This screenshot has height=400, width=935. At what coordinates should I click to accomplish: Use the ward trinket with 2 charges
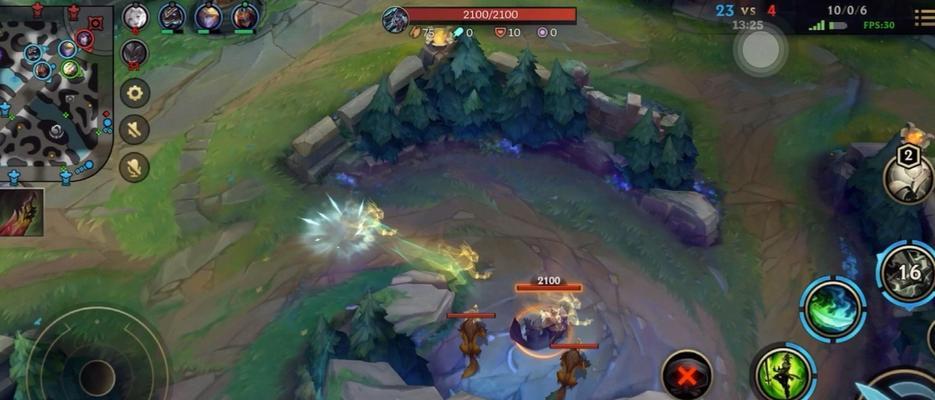coord(907,178)
